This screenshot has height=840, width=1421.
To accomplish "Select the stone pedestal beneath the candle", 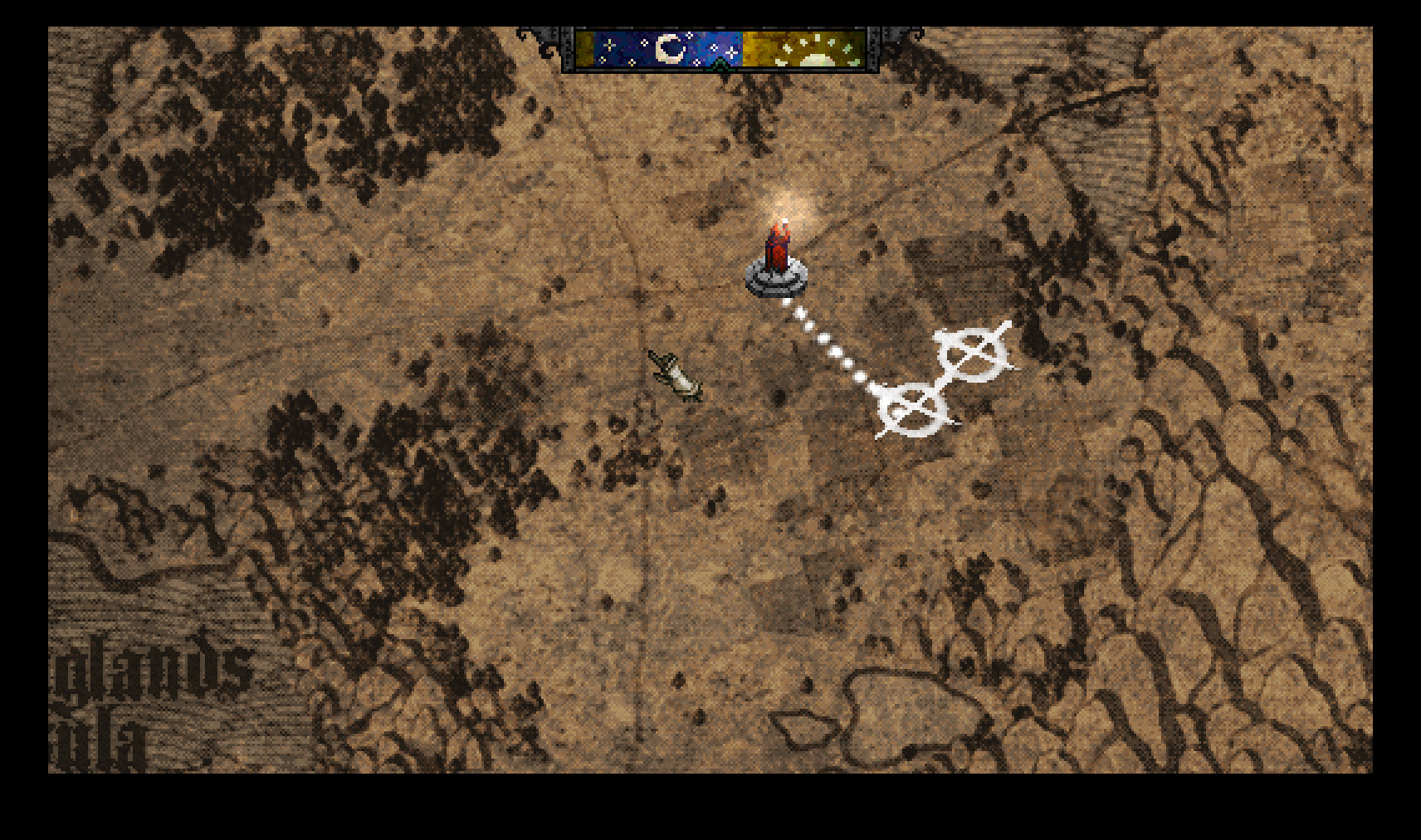I will [x=776, y=282].
